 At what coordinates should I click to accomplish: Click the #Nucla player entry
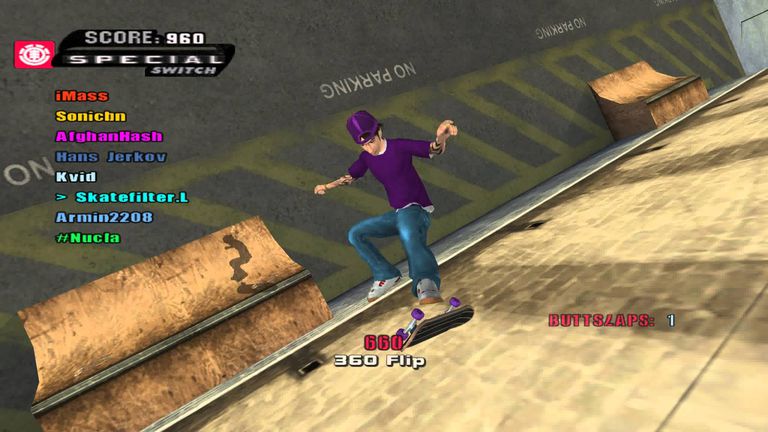88,237
